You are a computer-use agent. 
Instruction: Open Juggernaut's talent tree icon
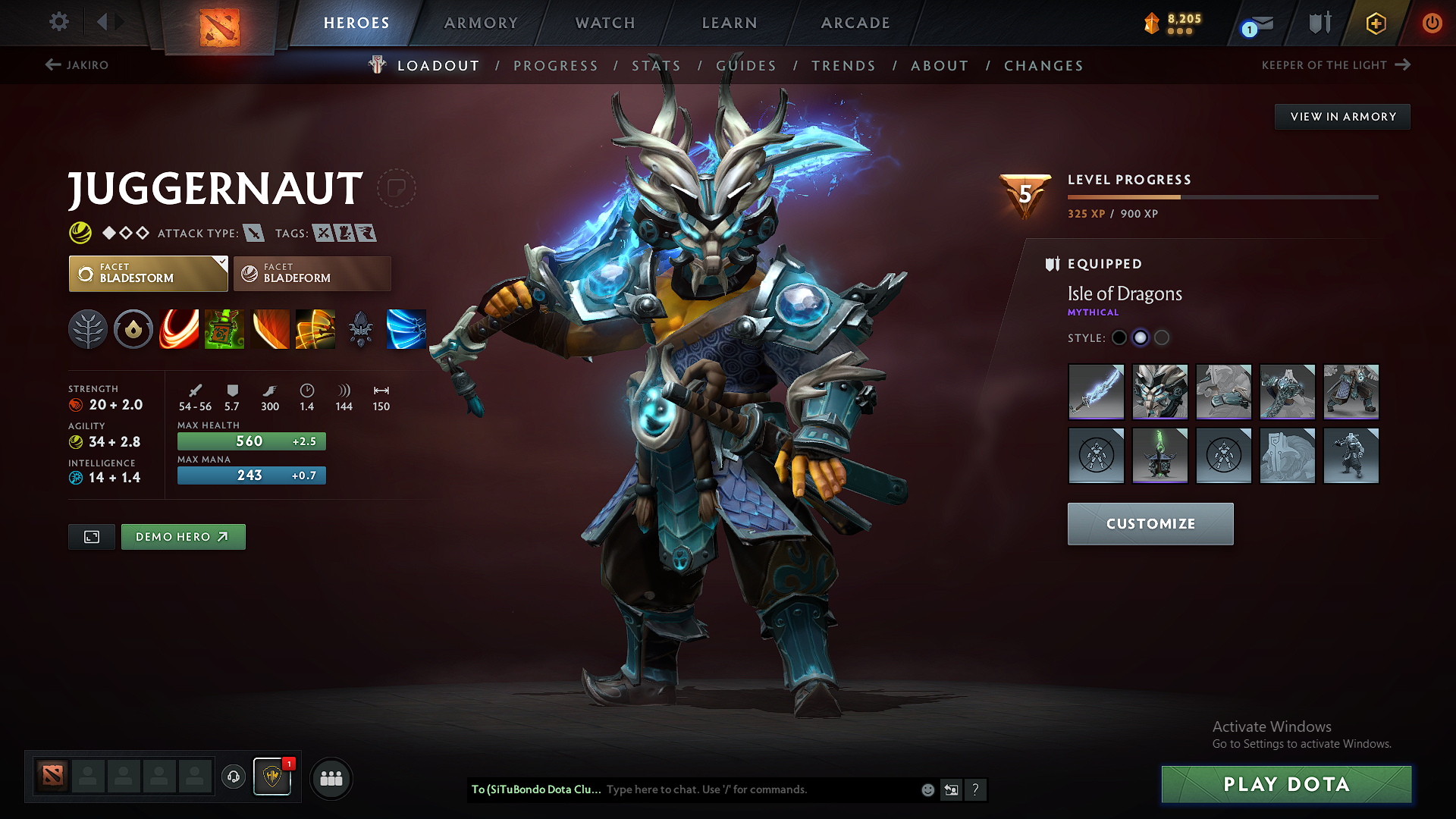tap(88, 329)
